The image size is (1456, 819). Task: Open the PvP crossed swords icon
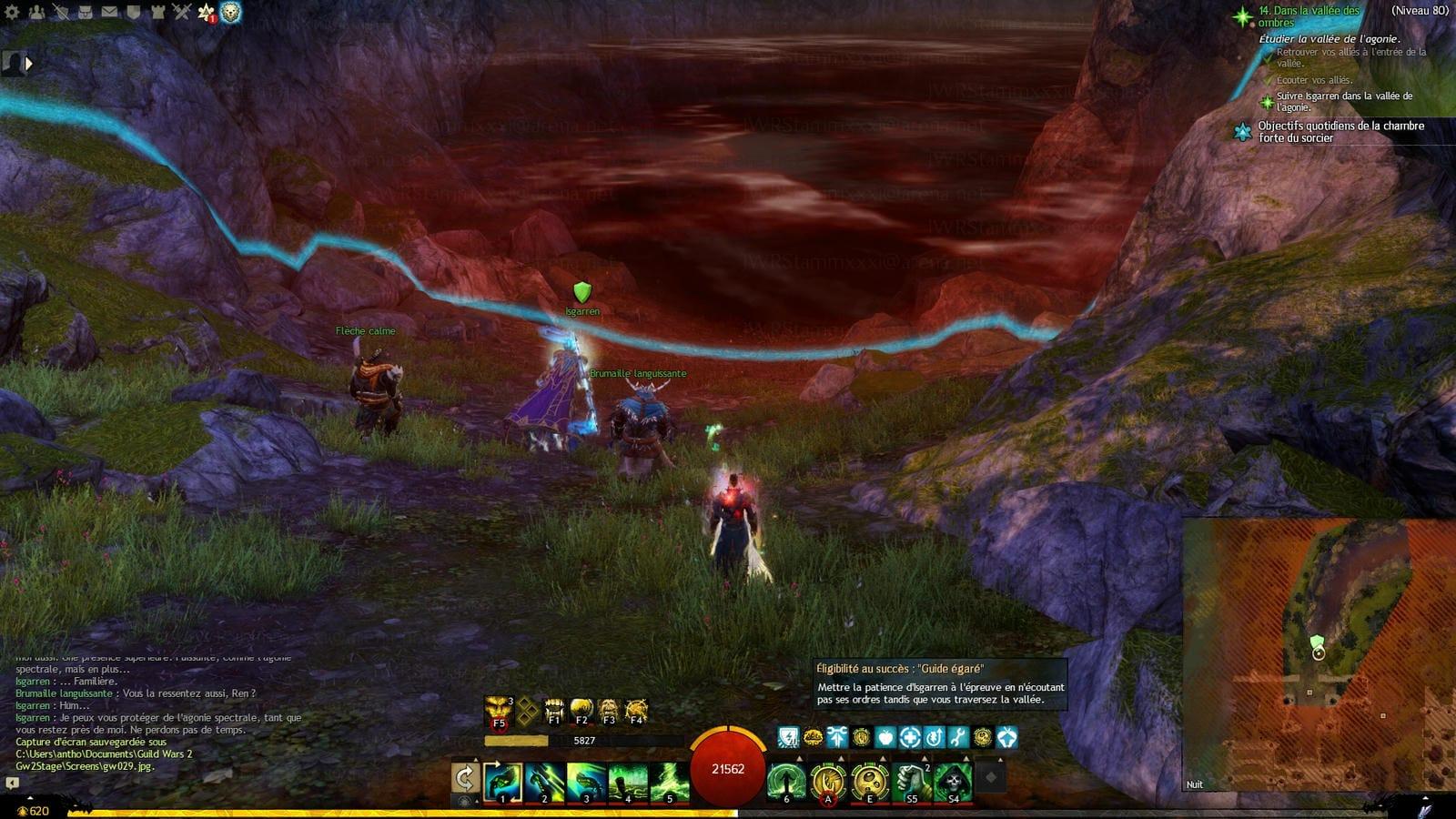click(x=181, y=12)
